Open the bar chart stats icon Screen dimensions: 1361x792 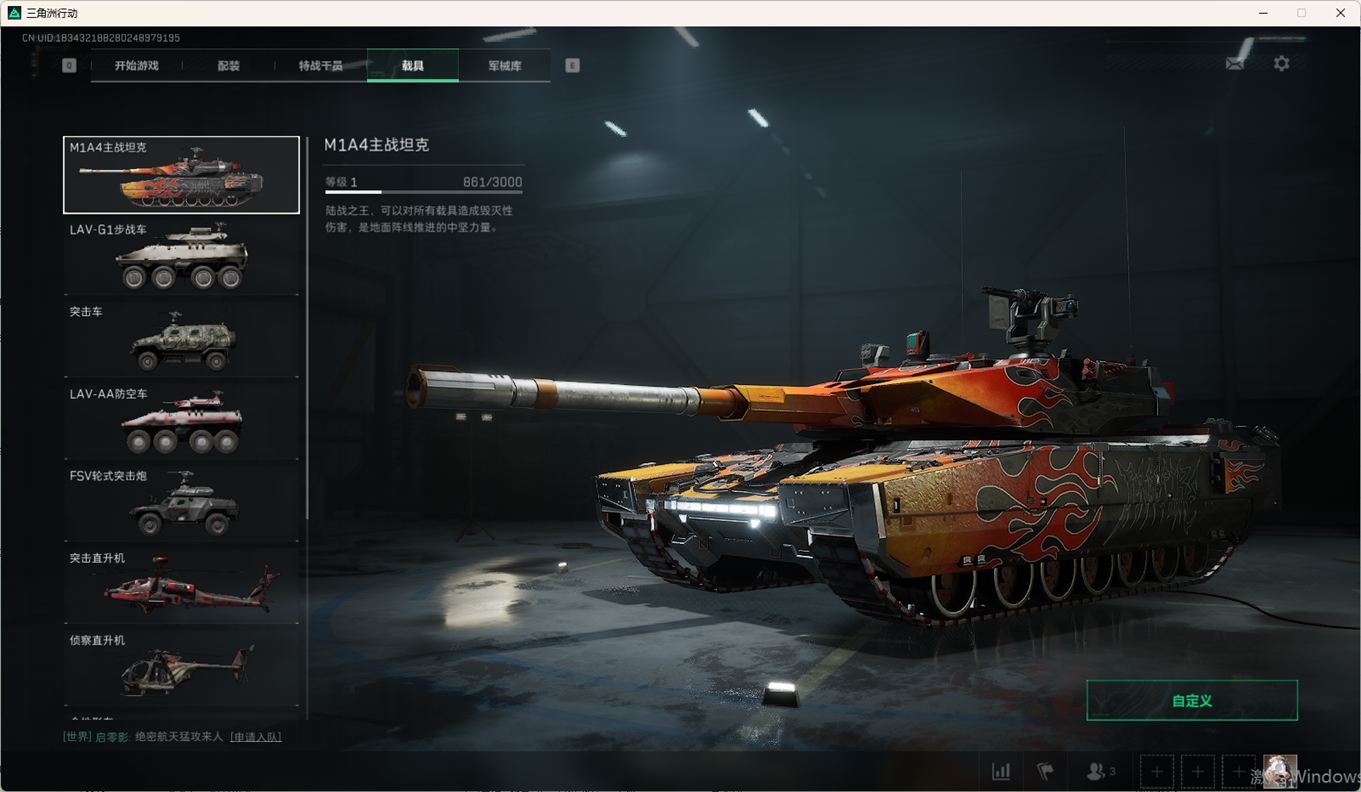1001,772
